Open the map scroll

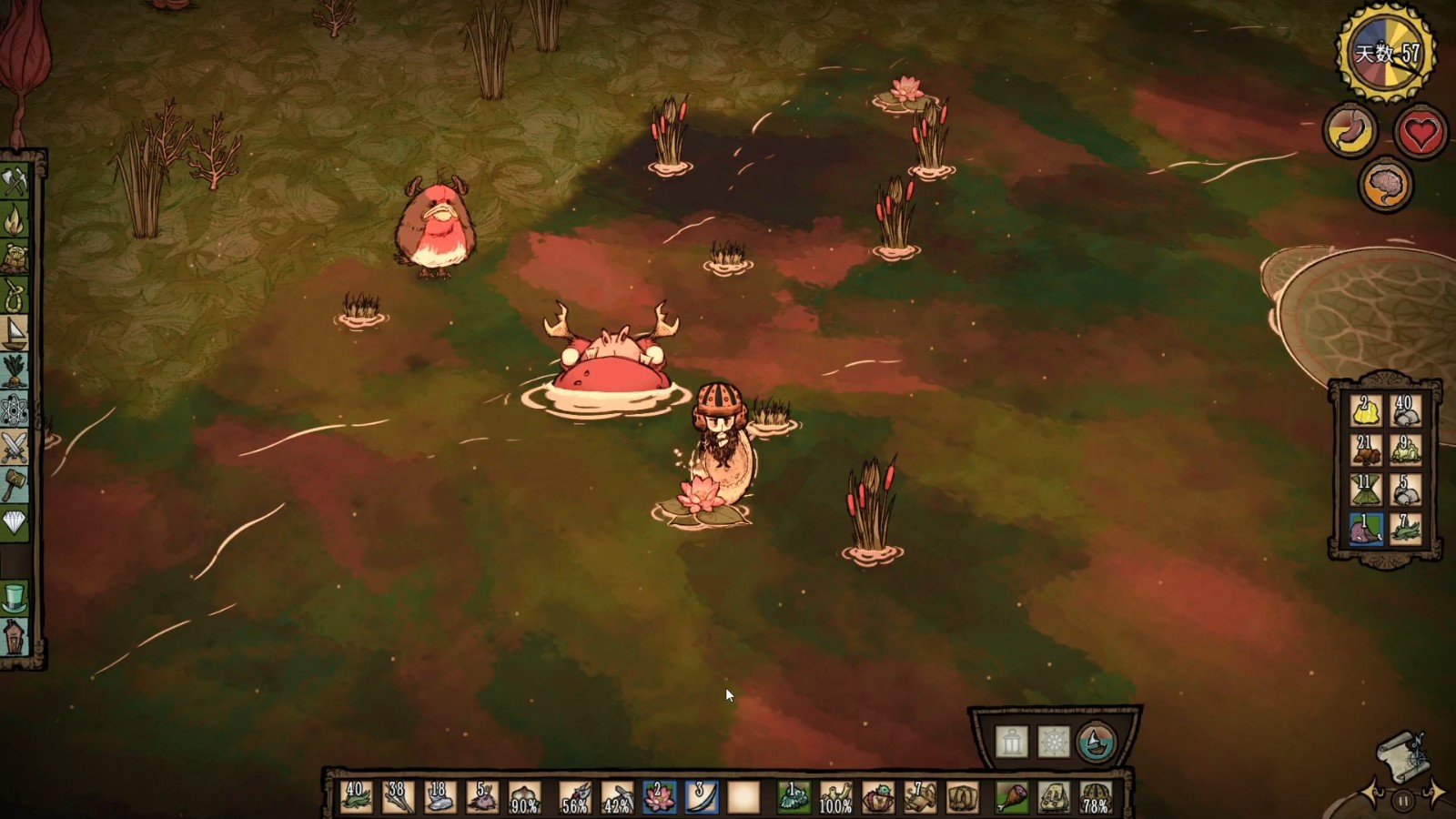tap(1403, 754)
